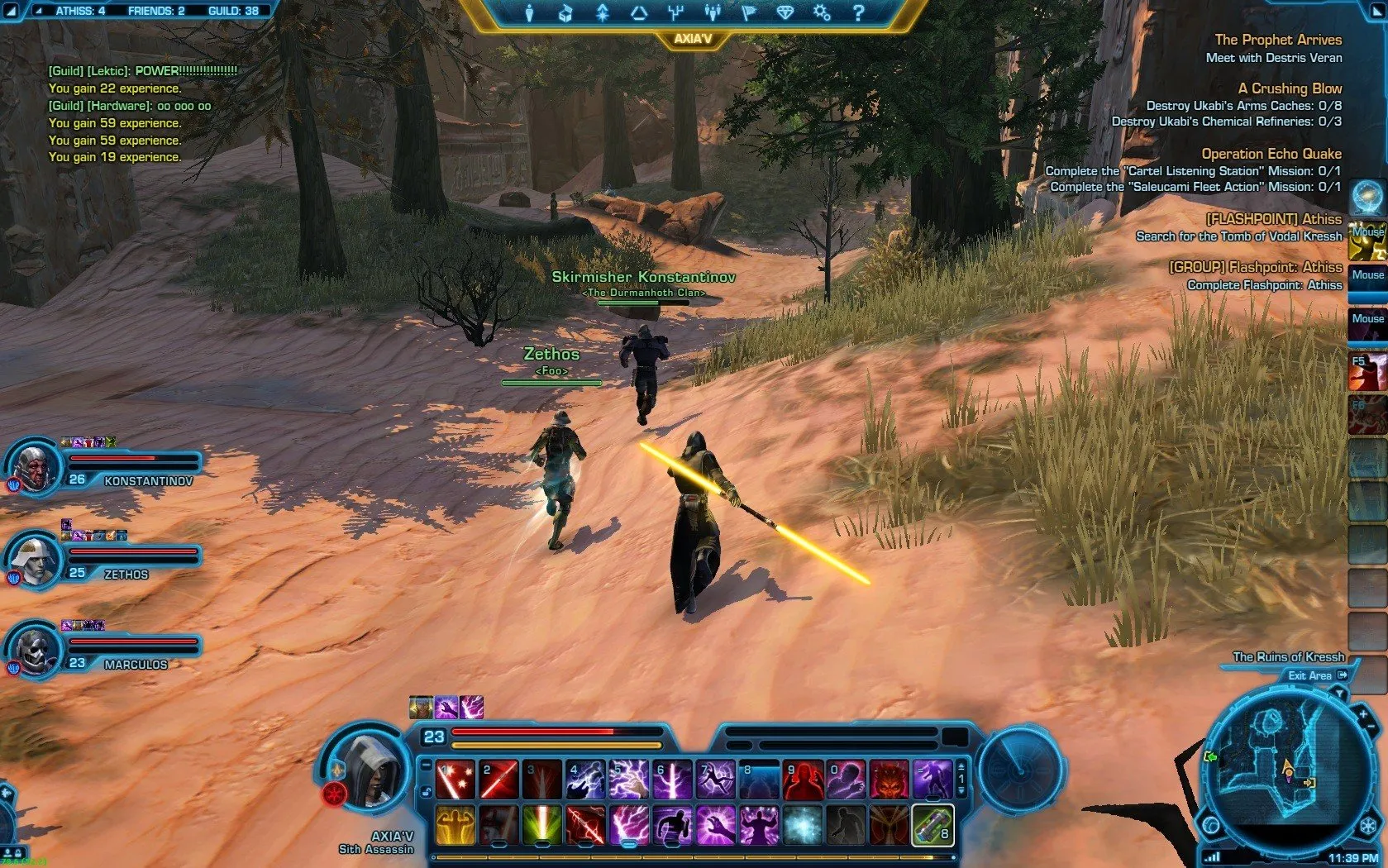Viewport: 1388px width, 868px height.
Task: Activate the green lightsaber ability icon
Action: (541, 825)
